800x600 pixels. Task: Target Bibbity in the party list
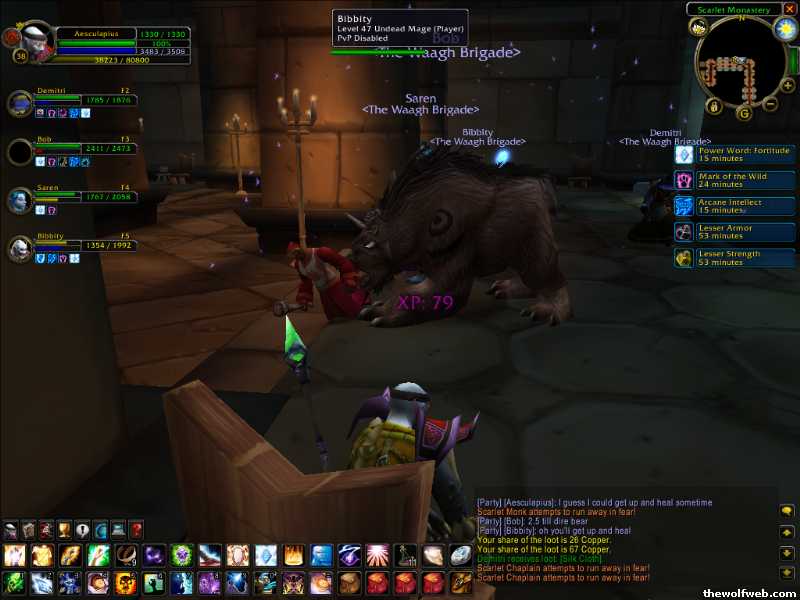tap(21, 248)
